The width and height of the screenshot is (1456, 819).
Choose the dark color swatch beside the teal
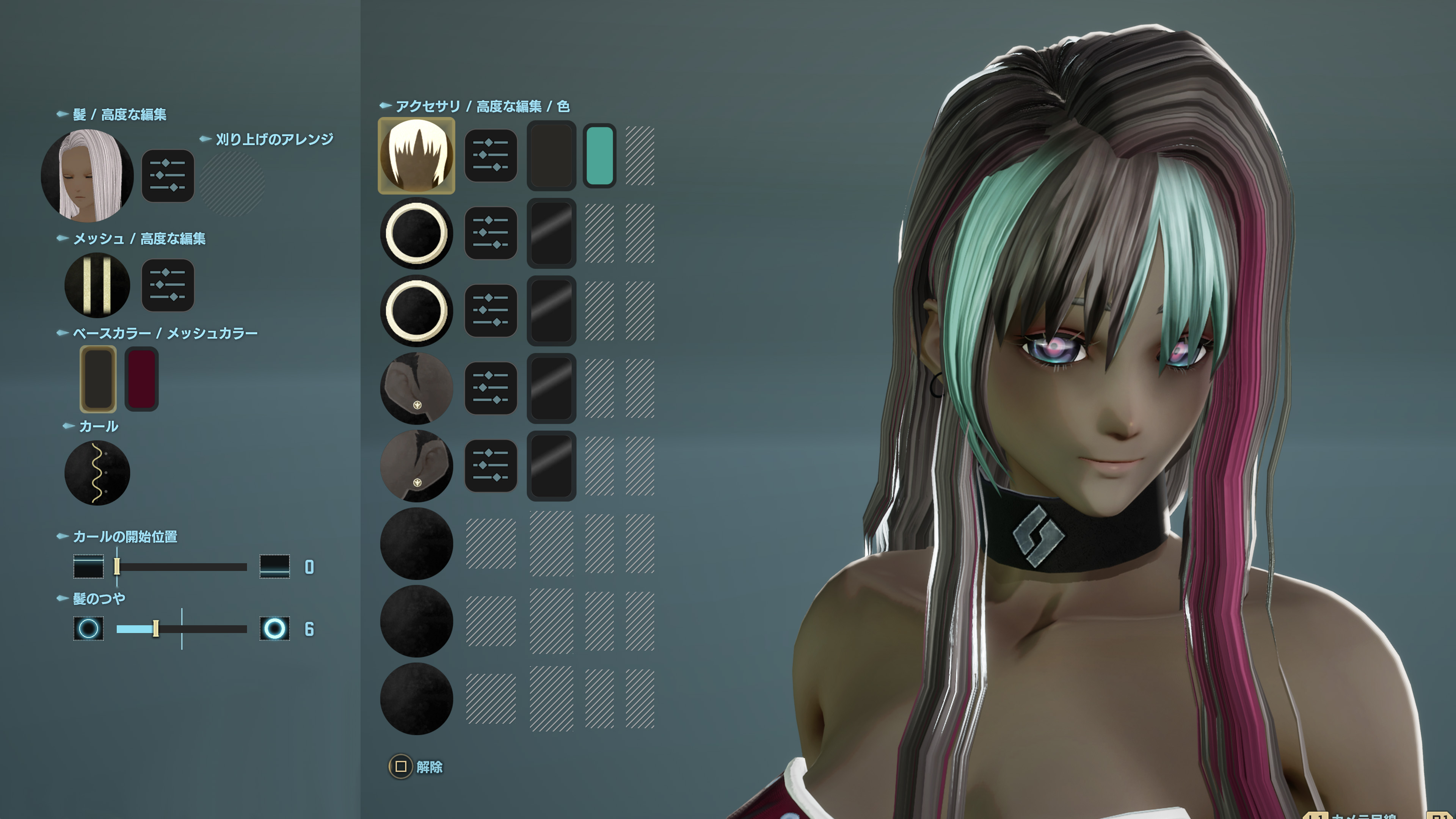551,155
